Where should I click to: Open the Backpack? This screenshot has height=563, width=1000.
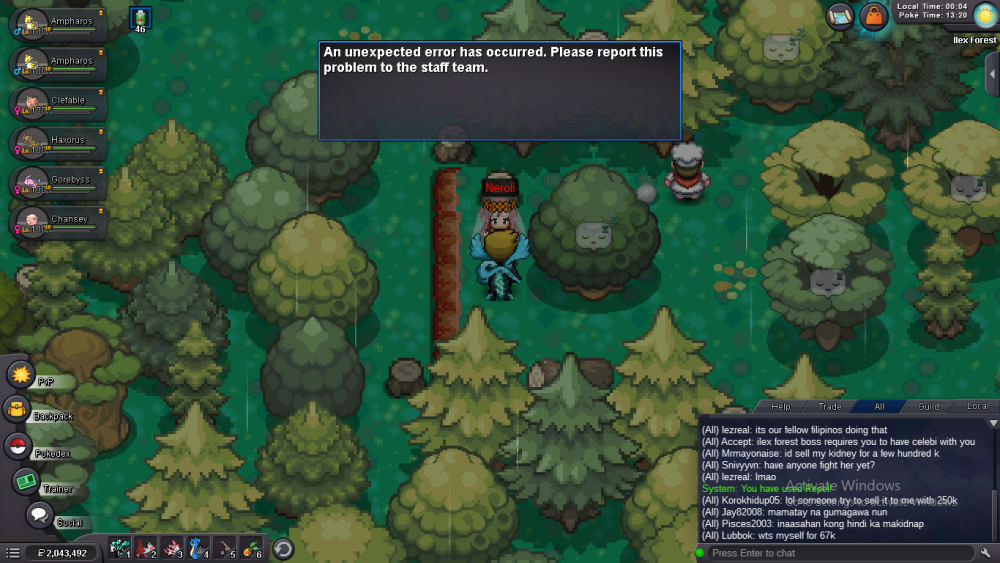[x=19, y=409]
